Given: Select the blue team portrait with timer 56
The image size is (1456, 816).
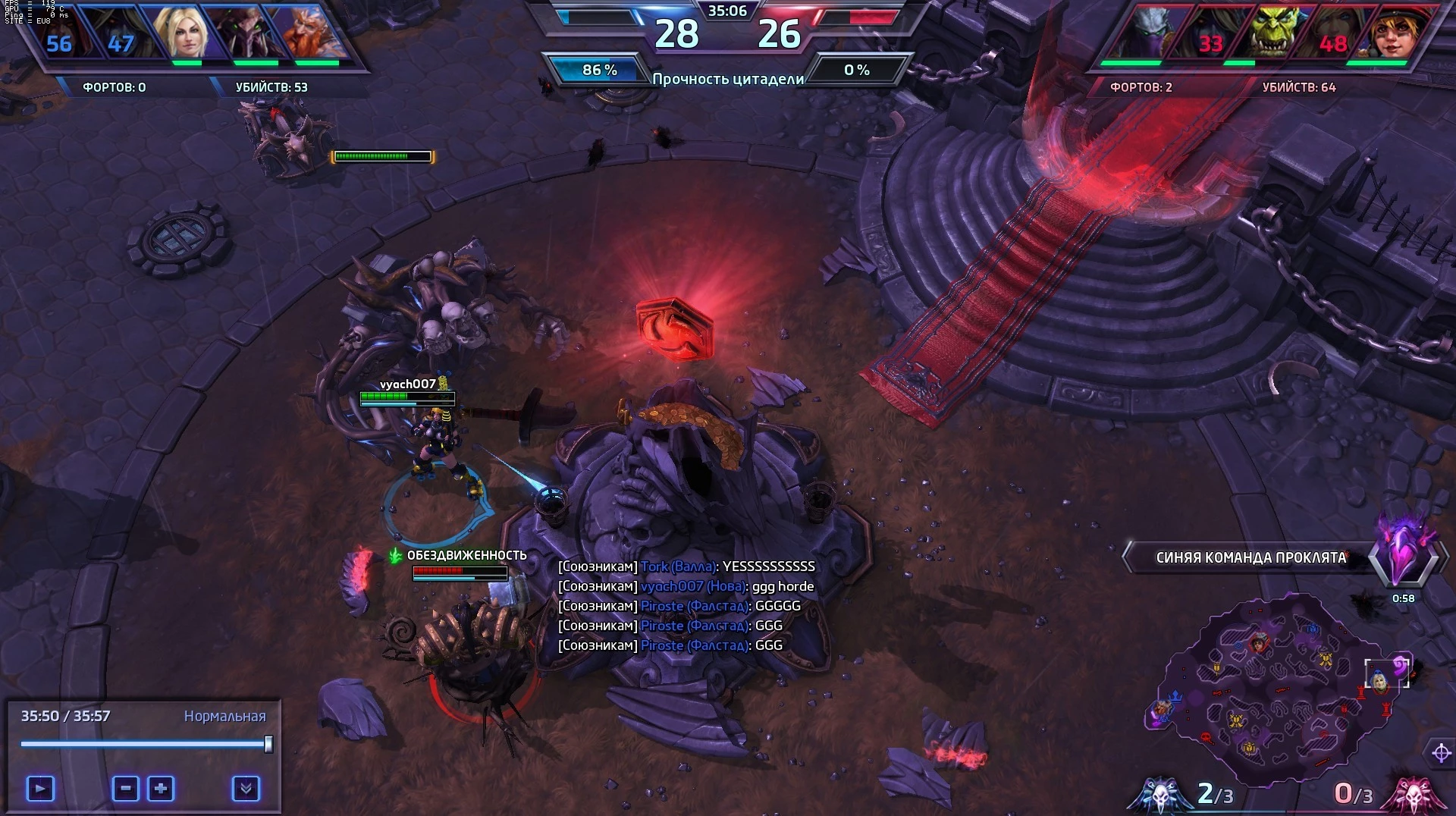Looking at the screenshot, I should [x=59, y=35].
